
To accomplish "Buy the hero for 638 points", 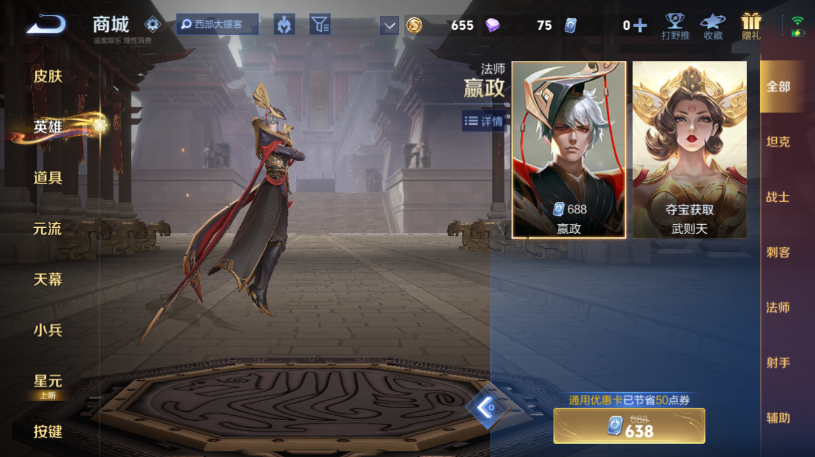I will click(629, 426).
